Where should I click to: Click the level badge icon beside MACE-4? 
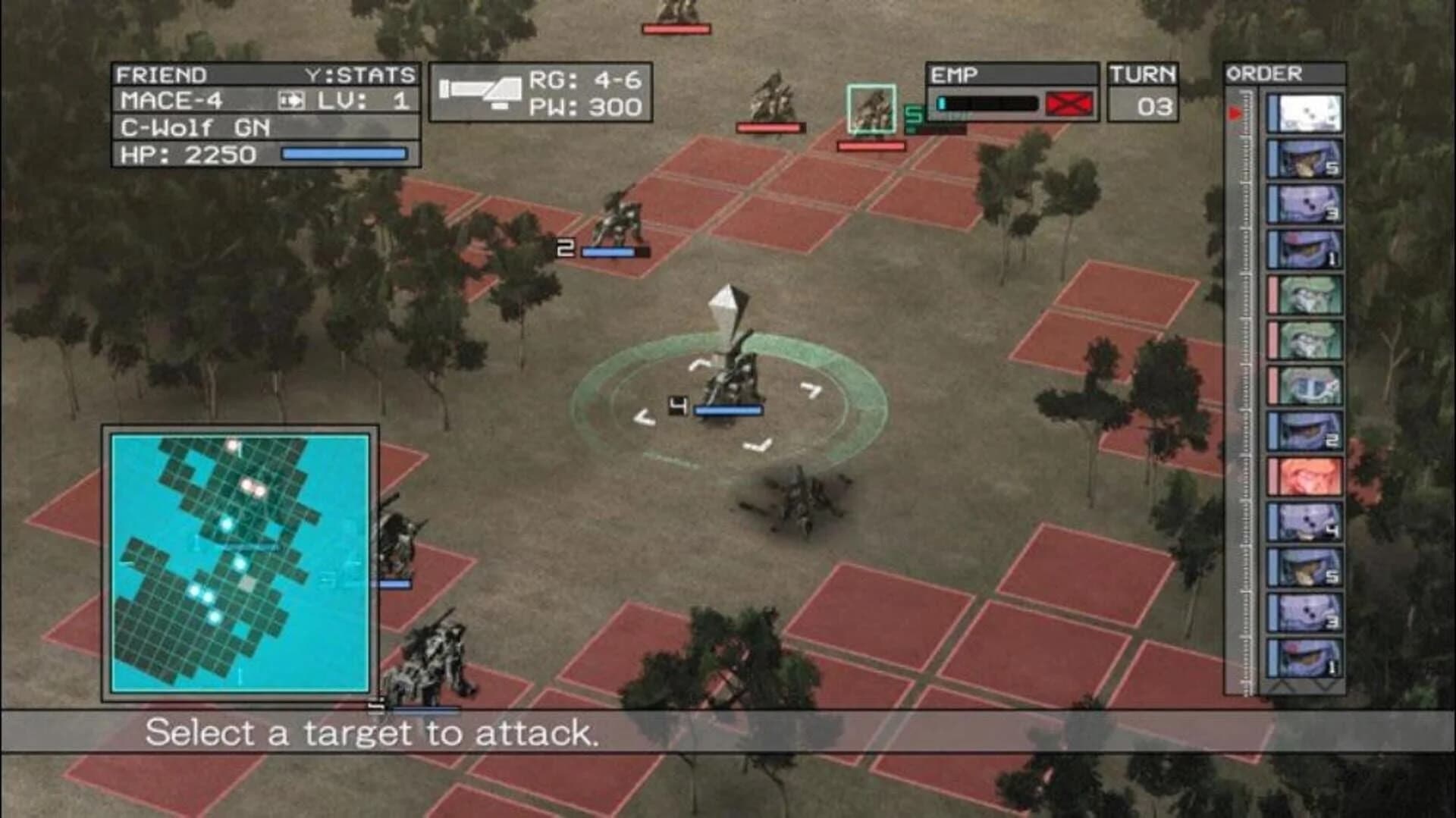pos(290,99)
